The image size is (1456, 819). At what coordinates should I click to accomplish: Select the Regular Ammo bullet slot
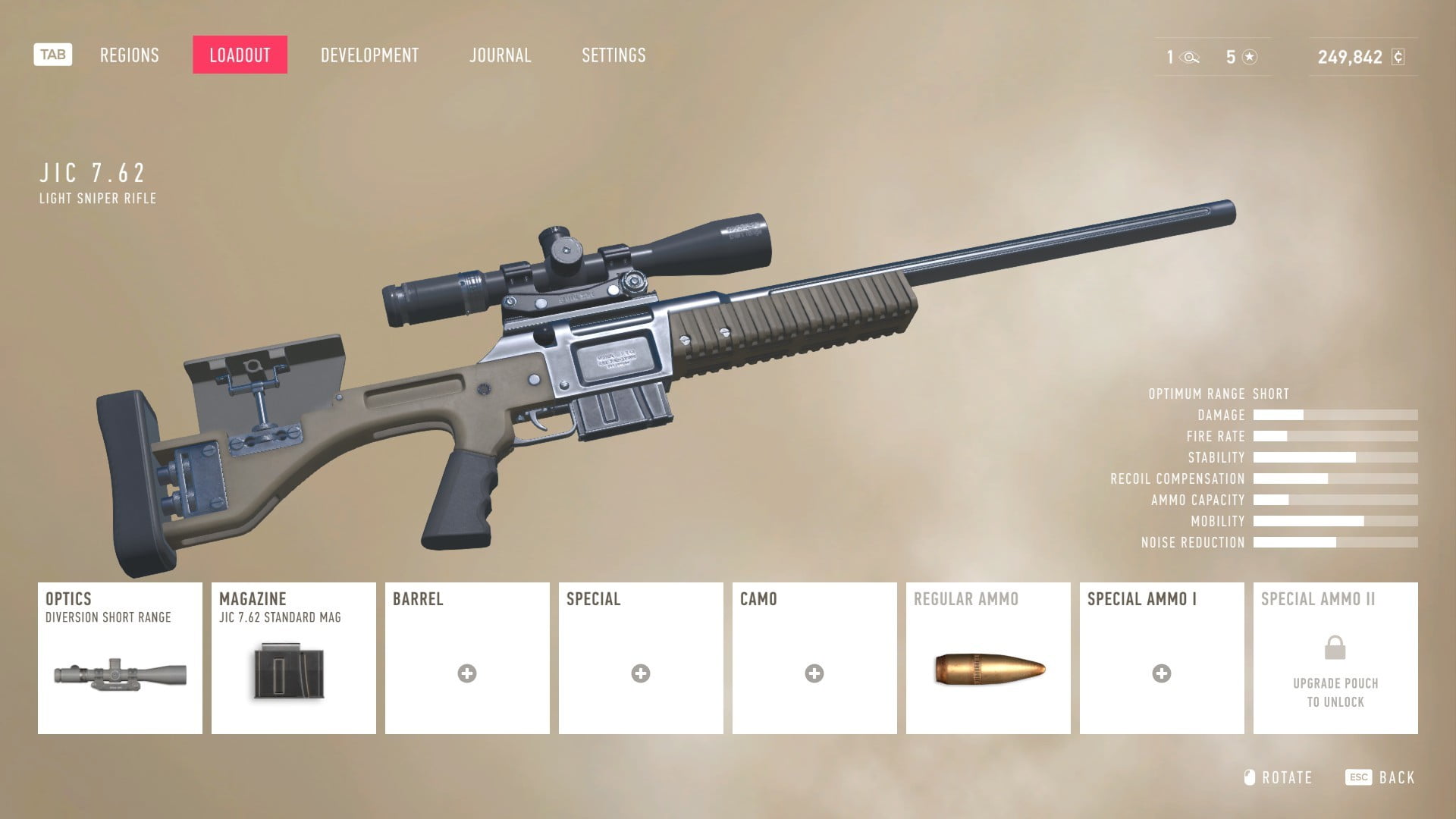(x=988, y=657)
